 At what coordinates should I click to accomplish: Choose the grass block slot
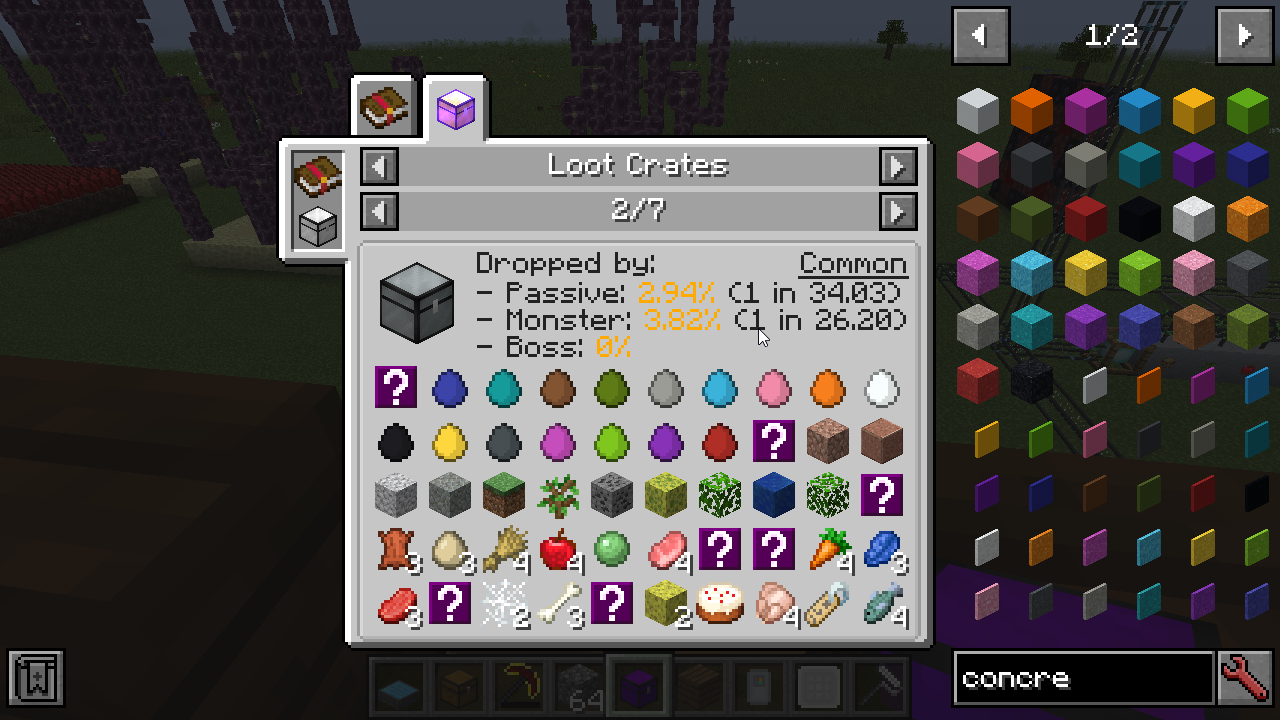[503, 495]
